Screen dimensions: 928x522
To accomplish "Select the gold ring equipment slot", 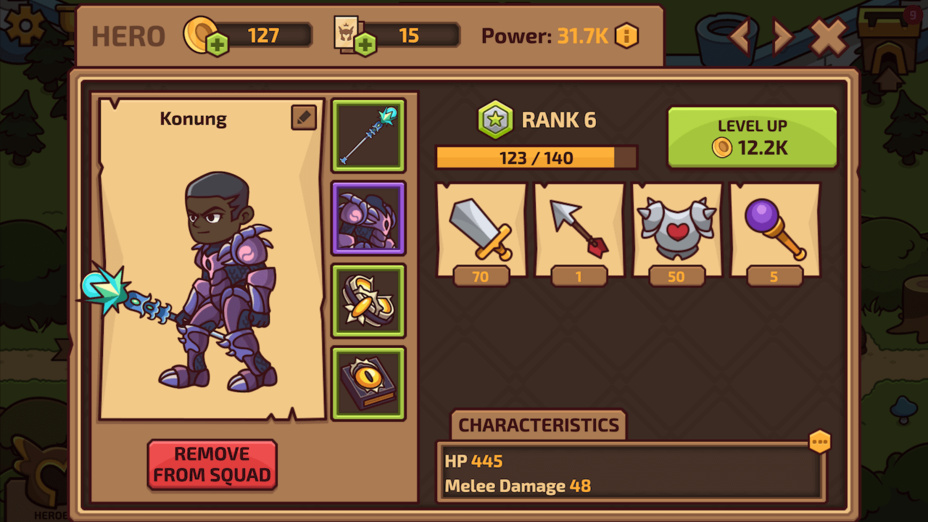I will tap(368, 301).
